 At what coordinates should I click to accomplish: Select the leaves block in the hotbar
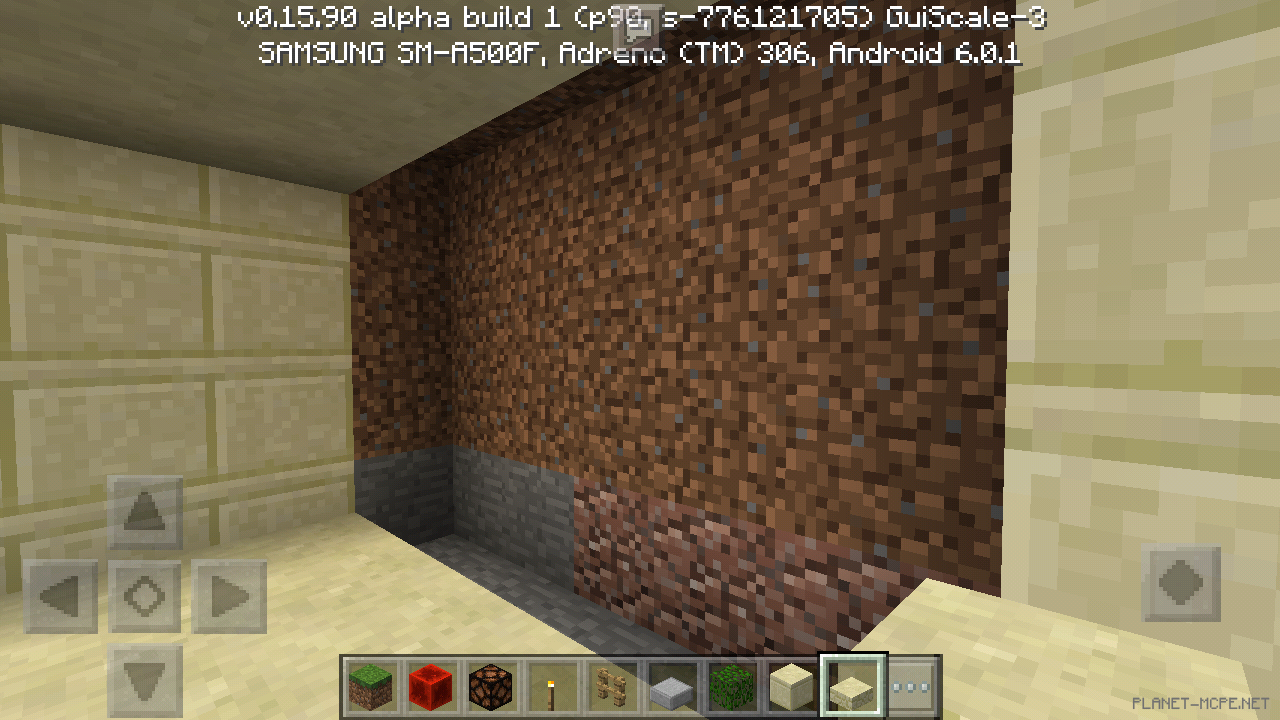(730, 686)
